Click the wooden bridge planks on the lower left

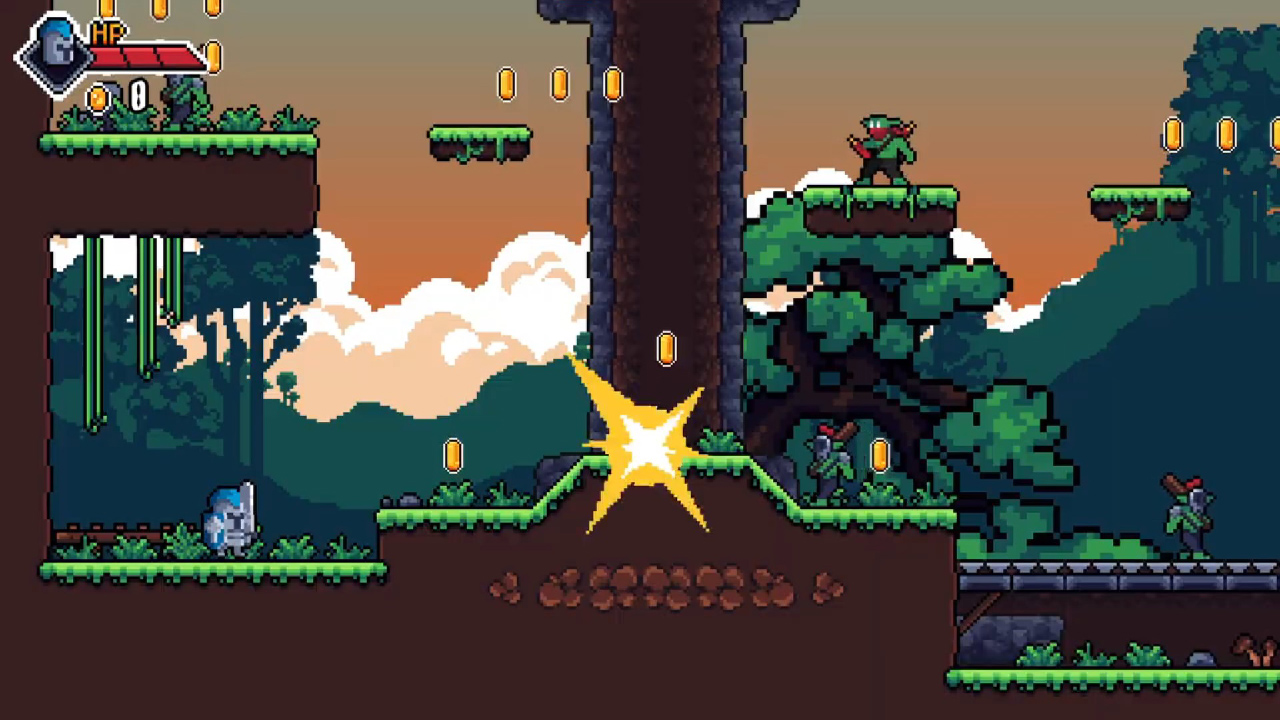[x=110, y=538]
